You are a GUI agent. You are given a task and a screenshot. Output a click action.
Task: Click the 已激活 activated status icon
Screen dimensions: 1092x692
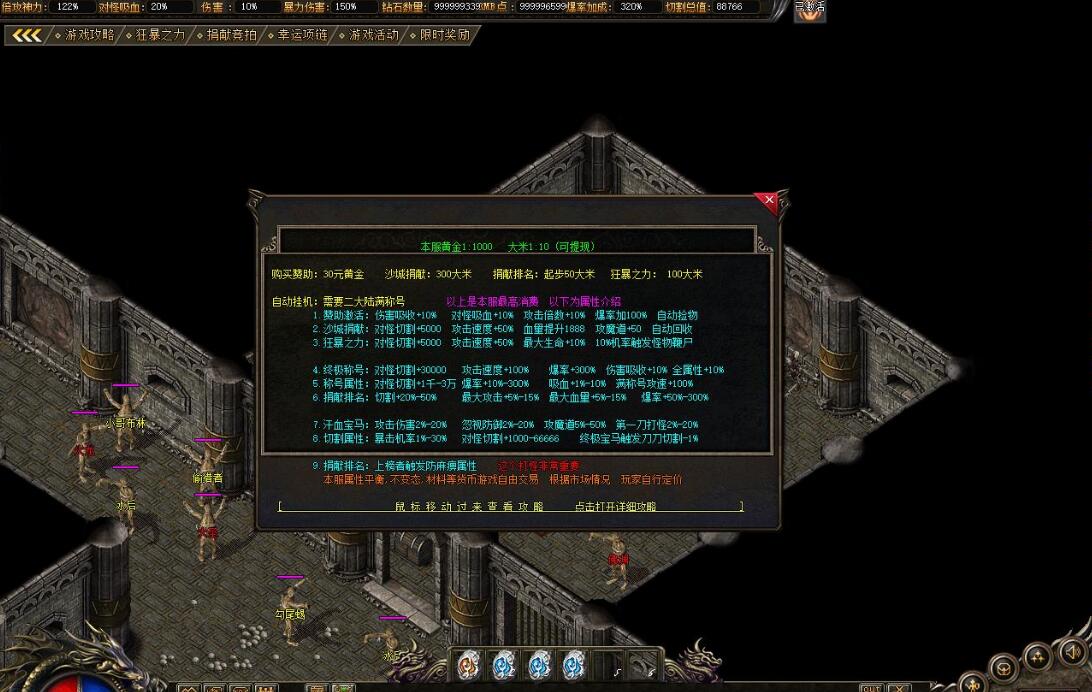(810, 11)
